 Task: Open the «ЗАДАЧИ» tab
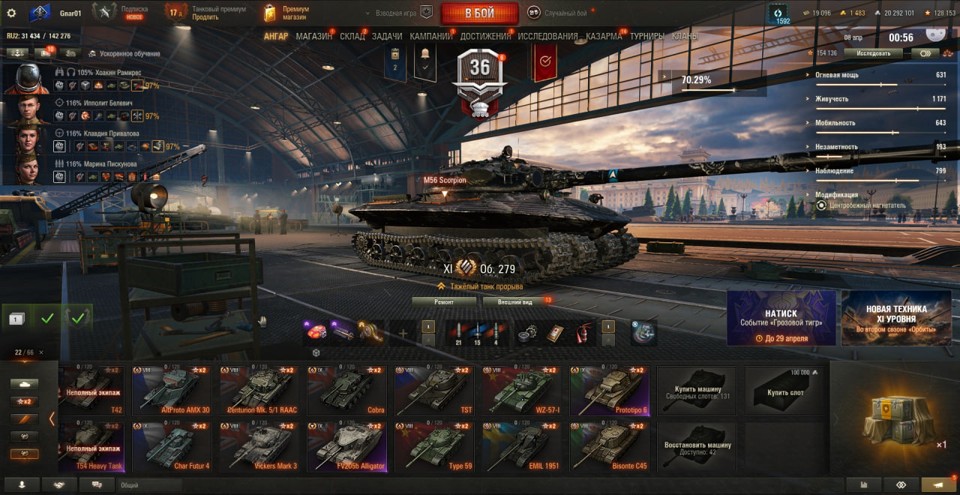[387, 36]
